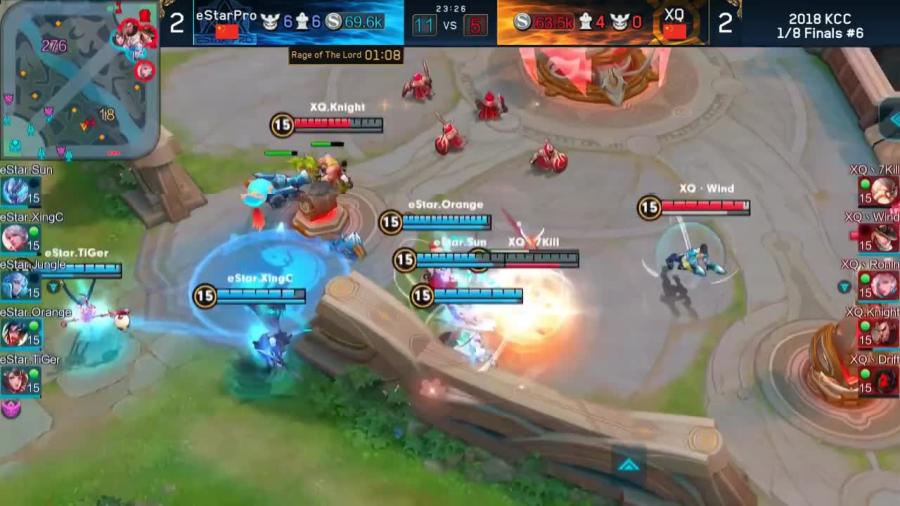Choose XQ Wind's hero portrait
900x506 pixels.
(884, 238)
